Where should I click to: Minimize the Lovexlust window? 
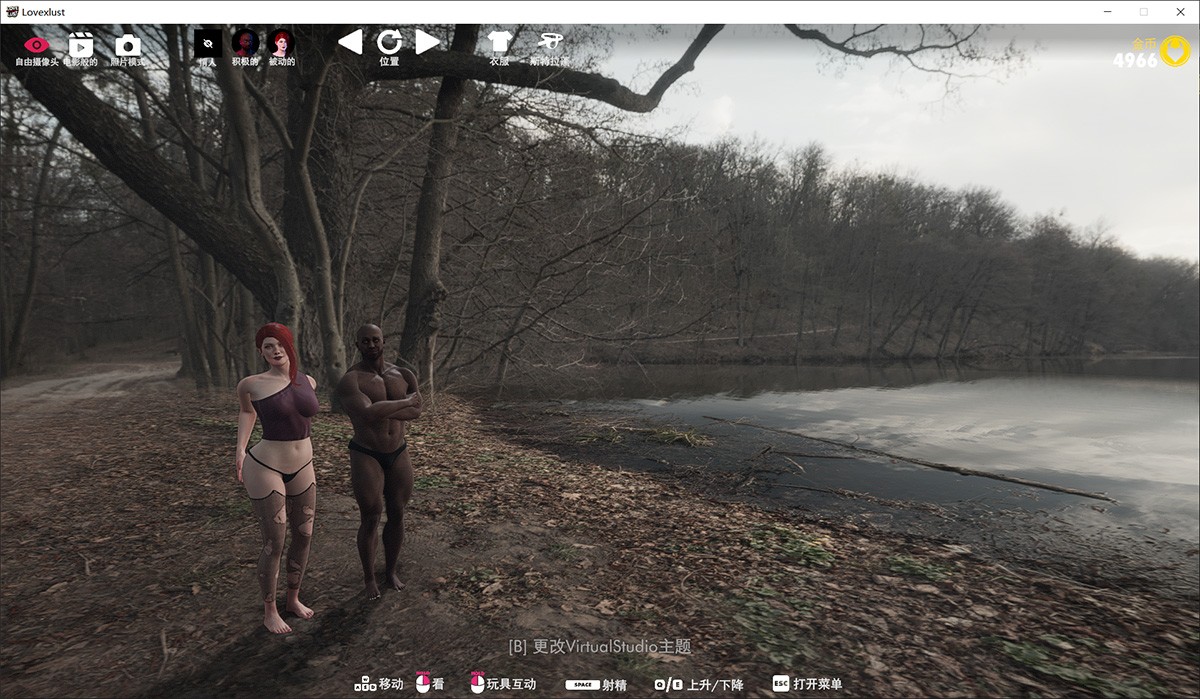tap(1108, 12)
